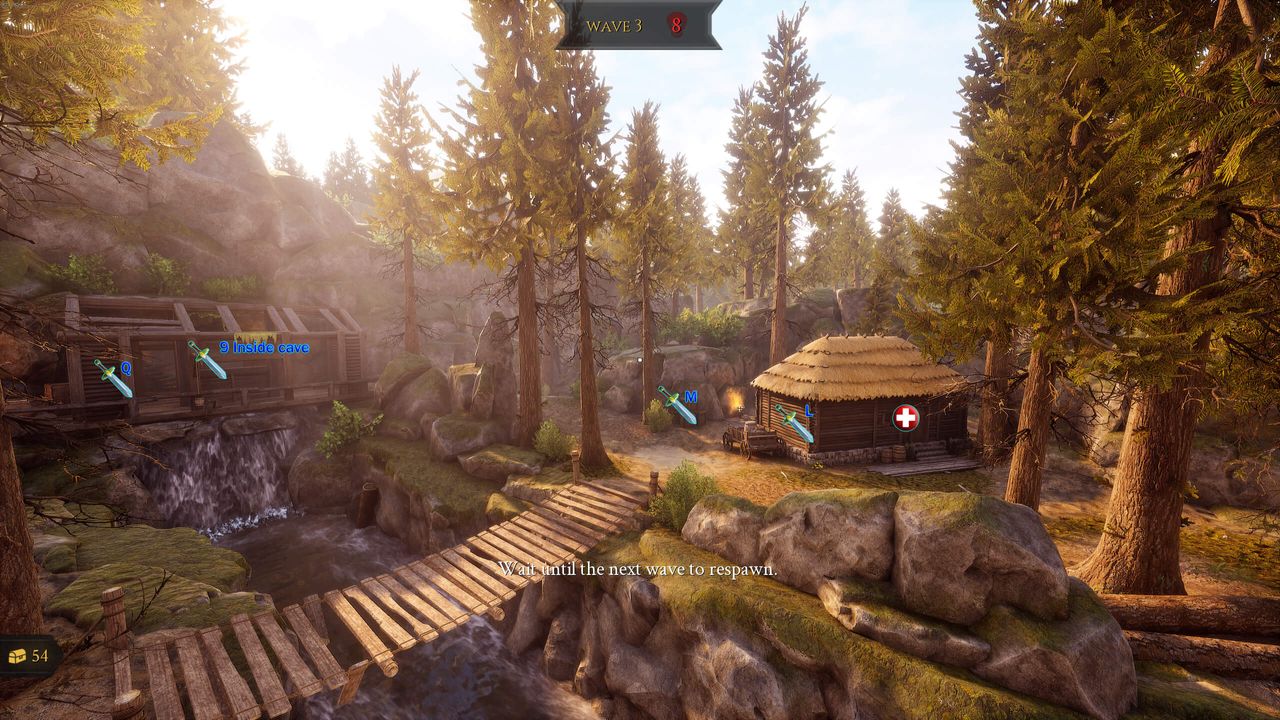Choose the sword marker labeled M
Image resolution: width=1280 pixels, height=720 pixels.
[677, 405]
